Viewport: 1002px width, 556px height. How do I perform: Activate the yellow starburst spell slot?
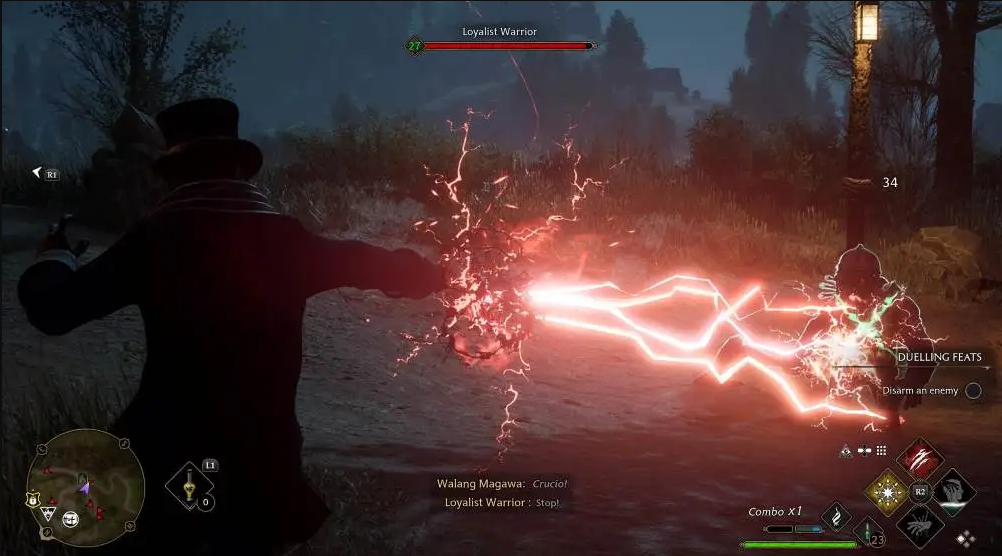pyautogui.click(x=886, y=491)
